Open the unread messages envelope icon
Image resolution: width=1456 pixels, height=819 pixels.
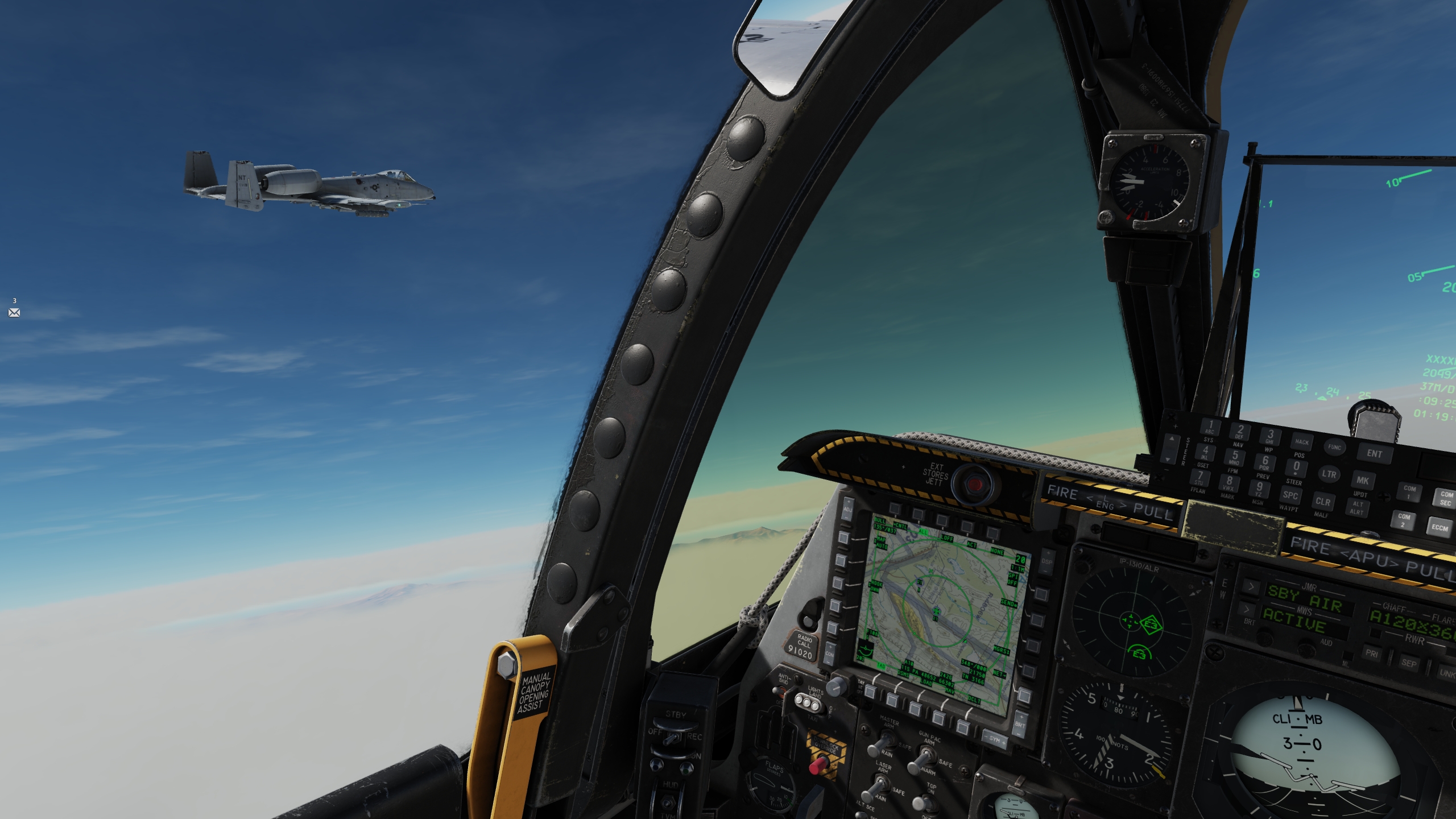(14, 312)
